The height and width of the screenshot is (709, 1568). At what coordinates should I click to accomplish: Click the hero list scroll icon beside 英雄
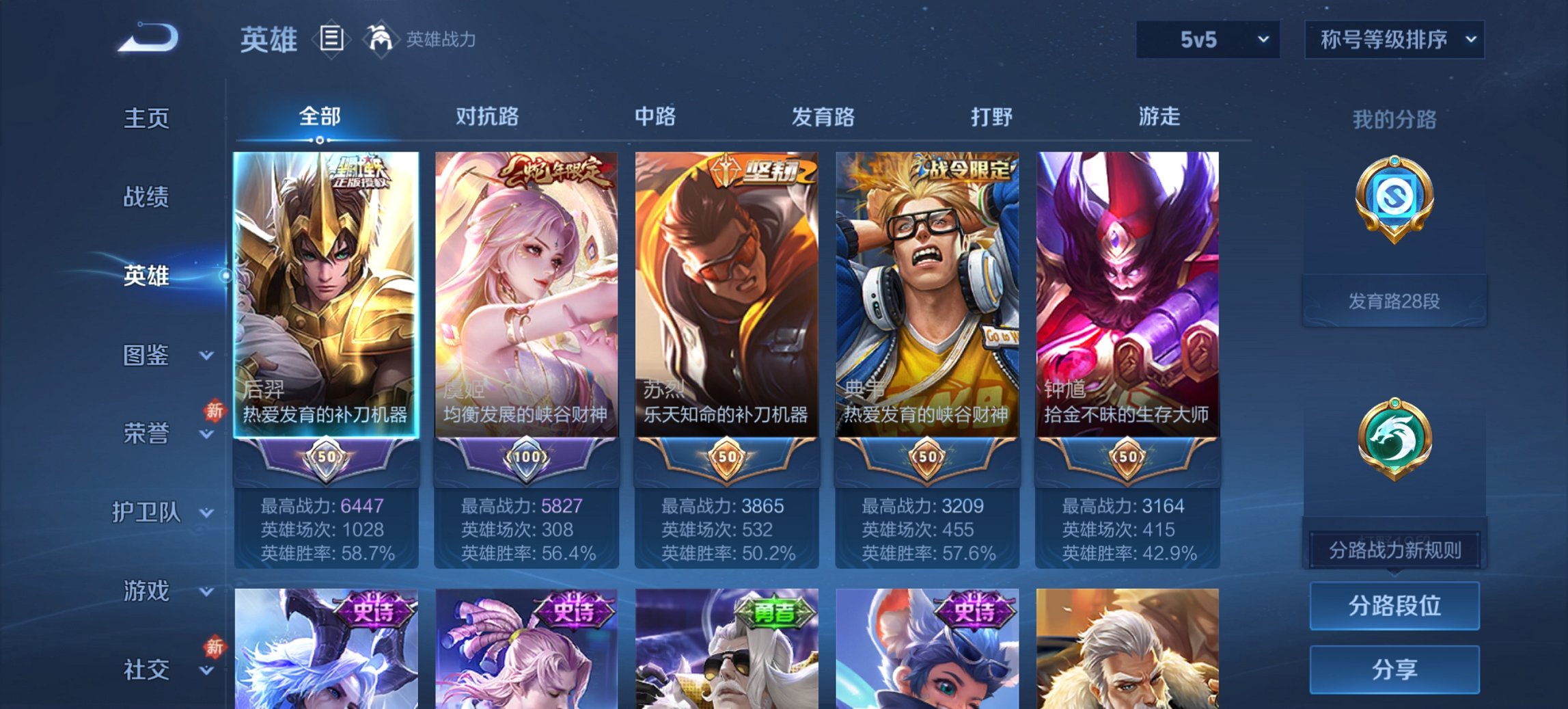(333, 40)
